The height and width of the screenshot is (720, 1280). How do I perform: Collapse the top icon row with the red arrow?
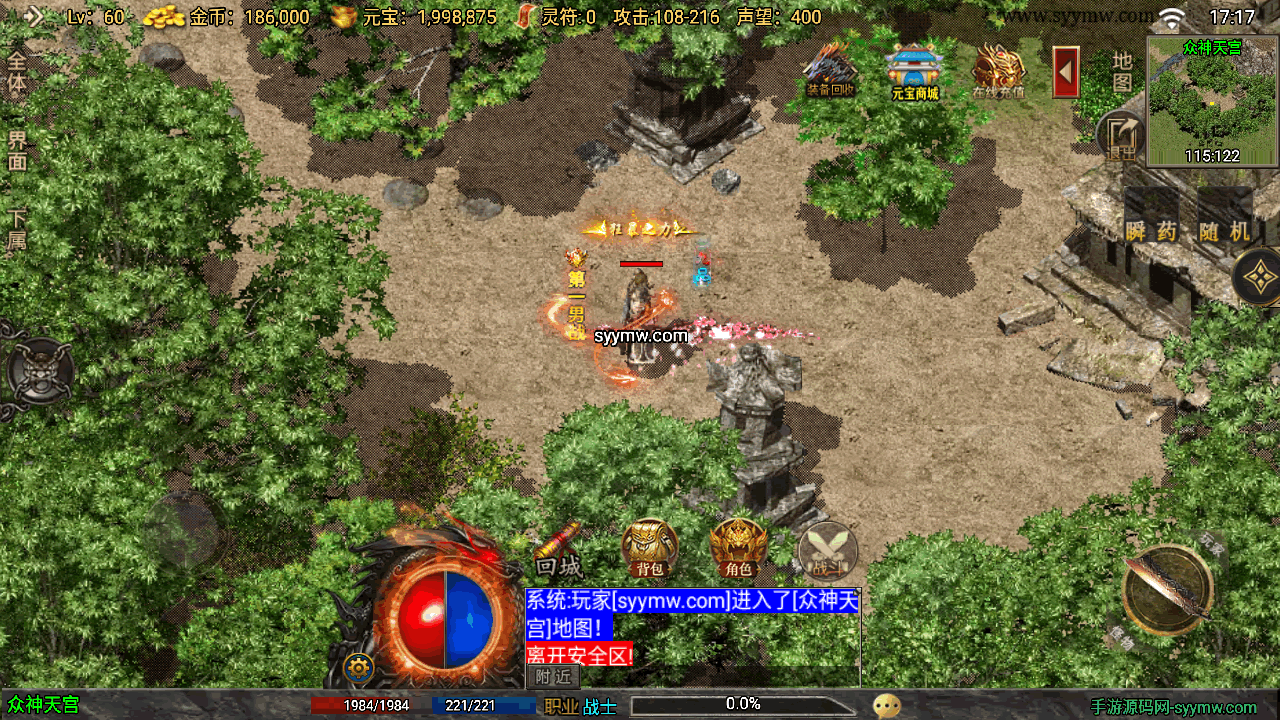pos(1066,72)
